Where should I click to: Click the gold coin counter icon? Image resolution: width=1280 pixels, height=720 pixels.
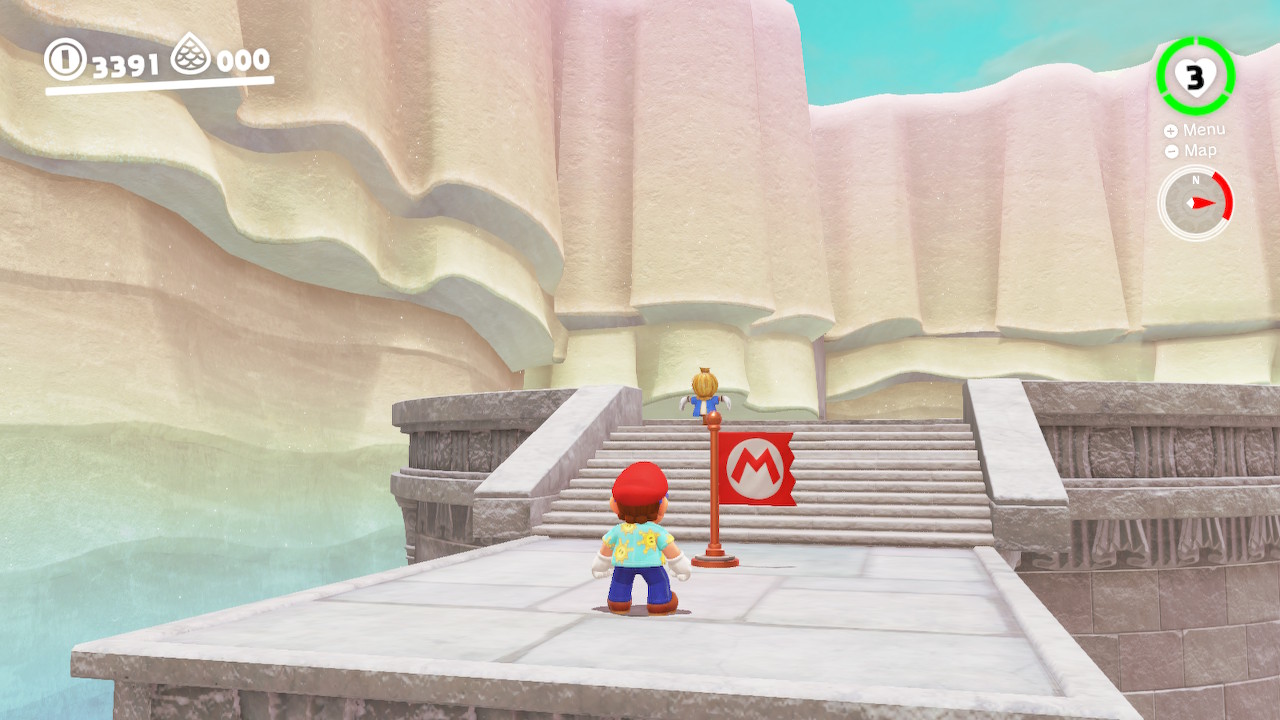tap(65, 59)
